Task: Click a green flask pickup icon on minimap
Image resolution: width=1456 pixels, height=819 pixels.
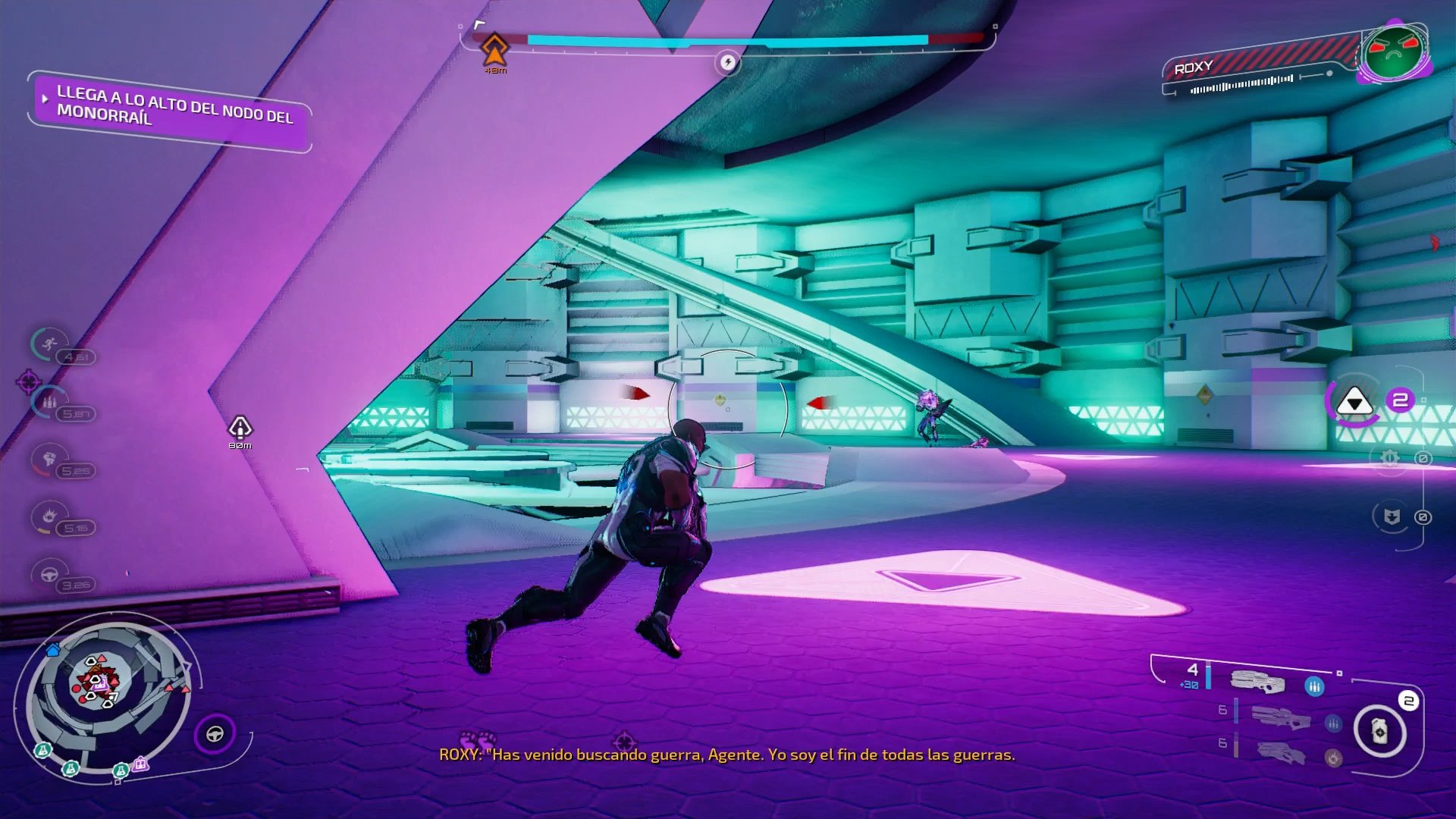Action: tap(71, 767)
